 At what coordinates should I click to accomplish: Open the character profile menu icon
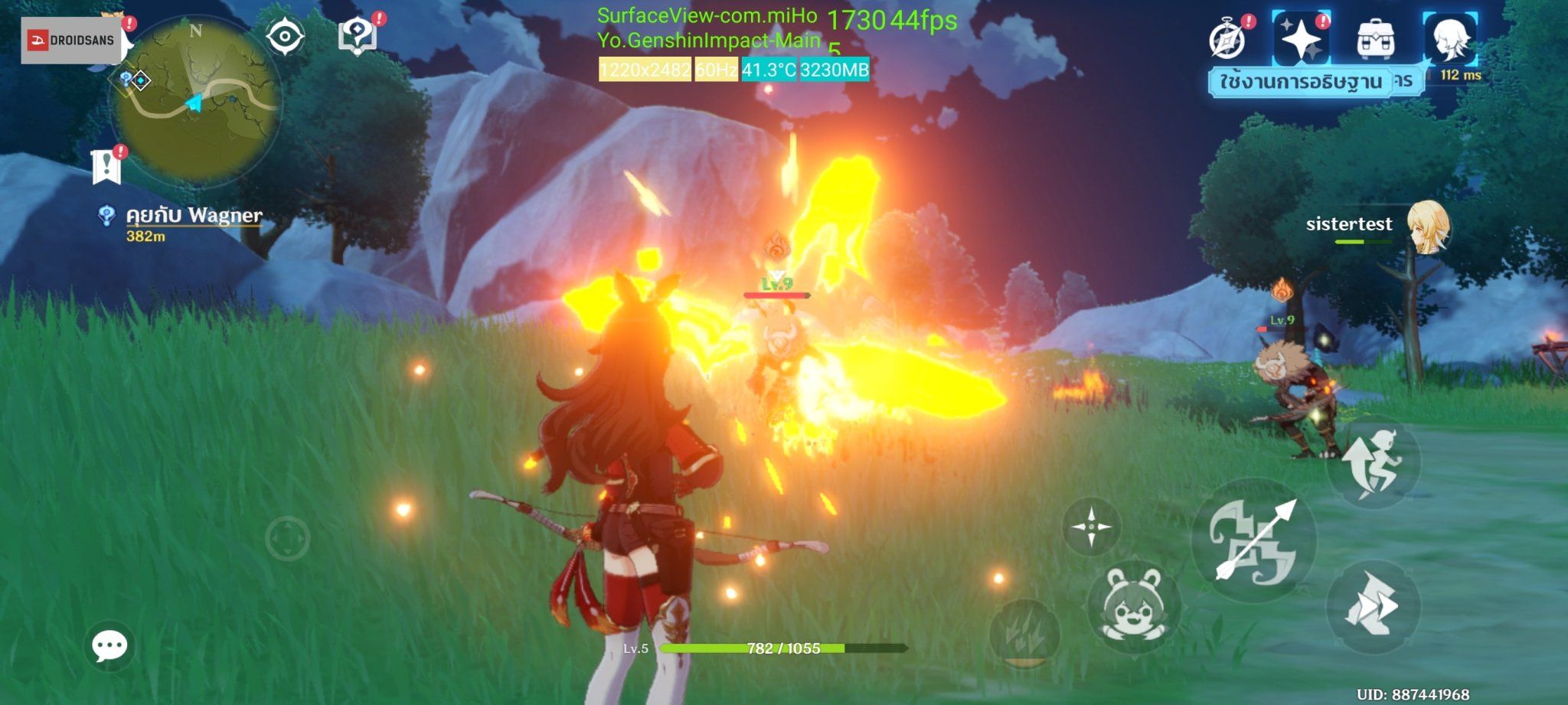coord(1449,39)
